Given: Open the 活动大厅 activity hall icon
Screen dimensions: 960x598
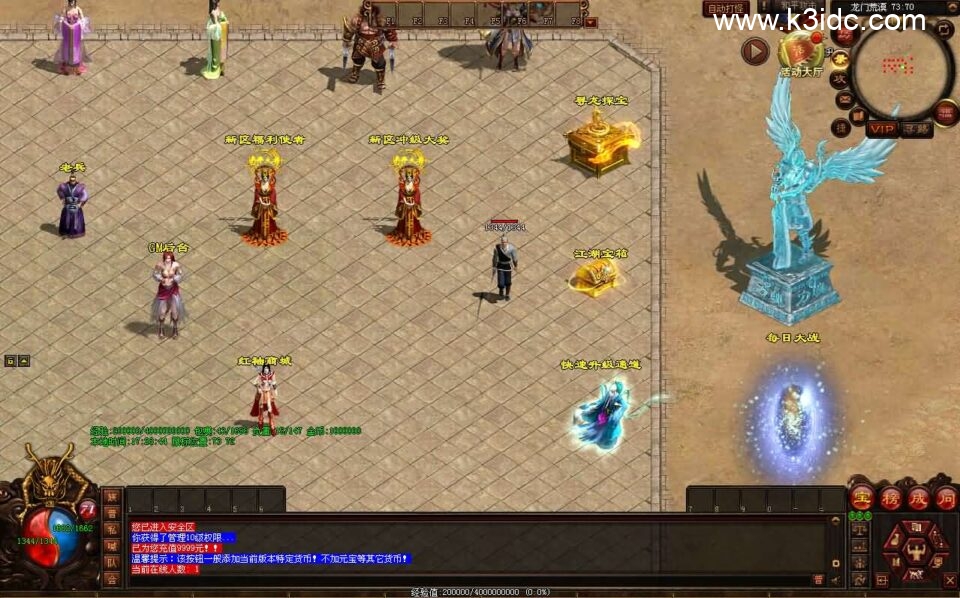Looking at the screenshot, I should click(x=799, y=54).
